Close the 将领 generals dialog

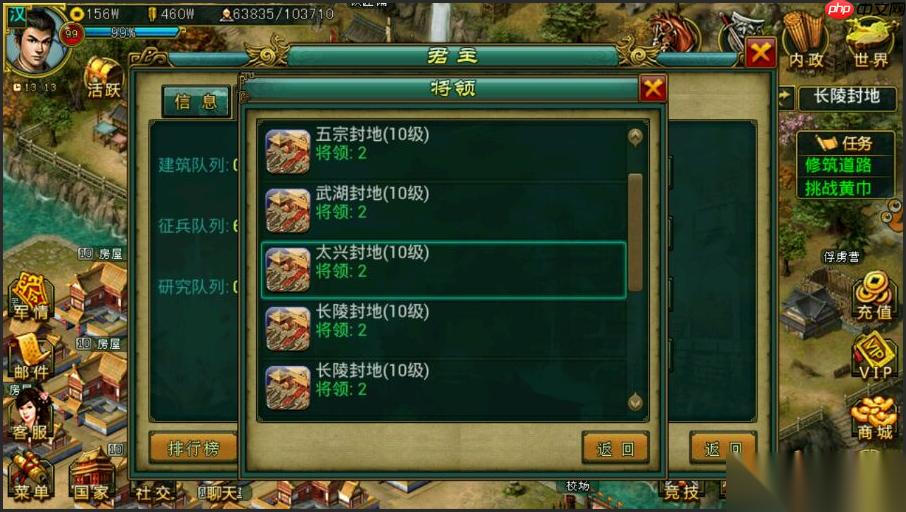coord(653,89)
